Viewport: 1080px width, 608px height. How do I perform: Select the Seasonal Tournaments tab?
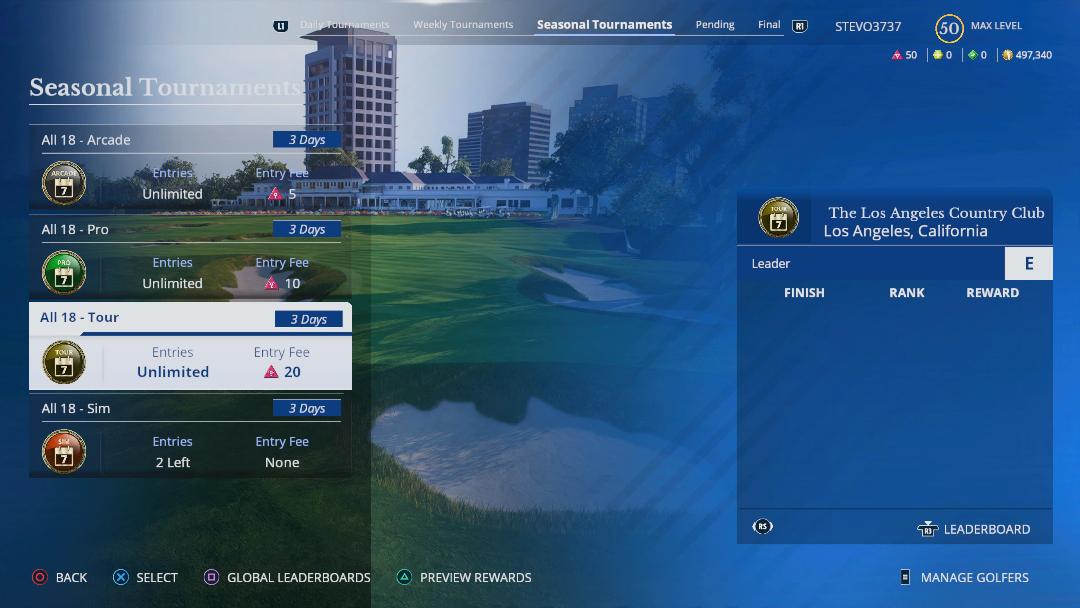604,25
